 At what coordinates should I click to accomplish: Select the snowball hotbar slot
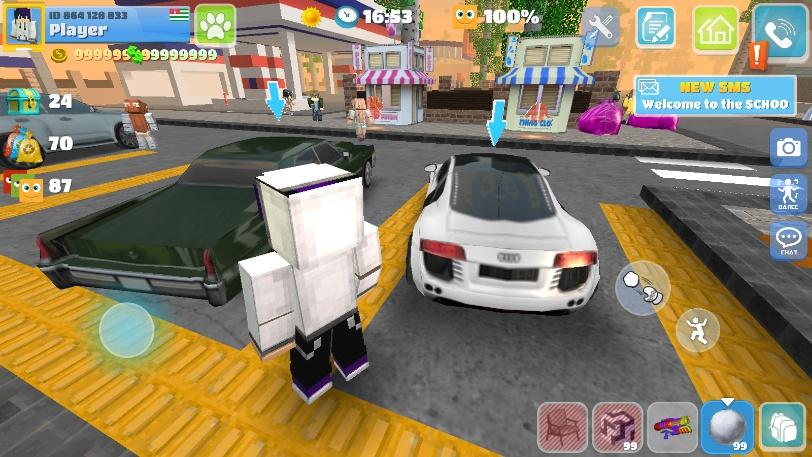click(726, 427)
